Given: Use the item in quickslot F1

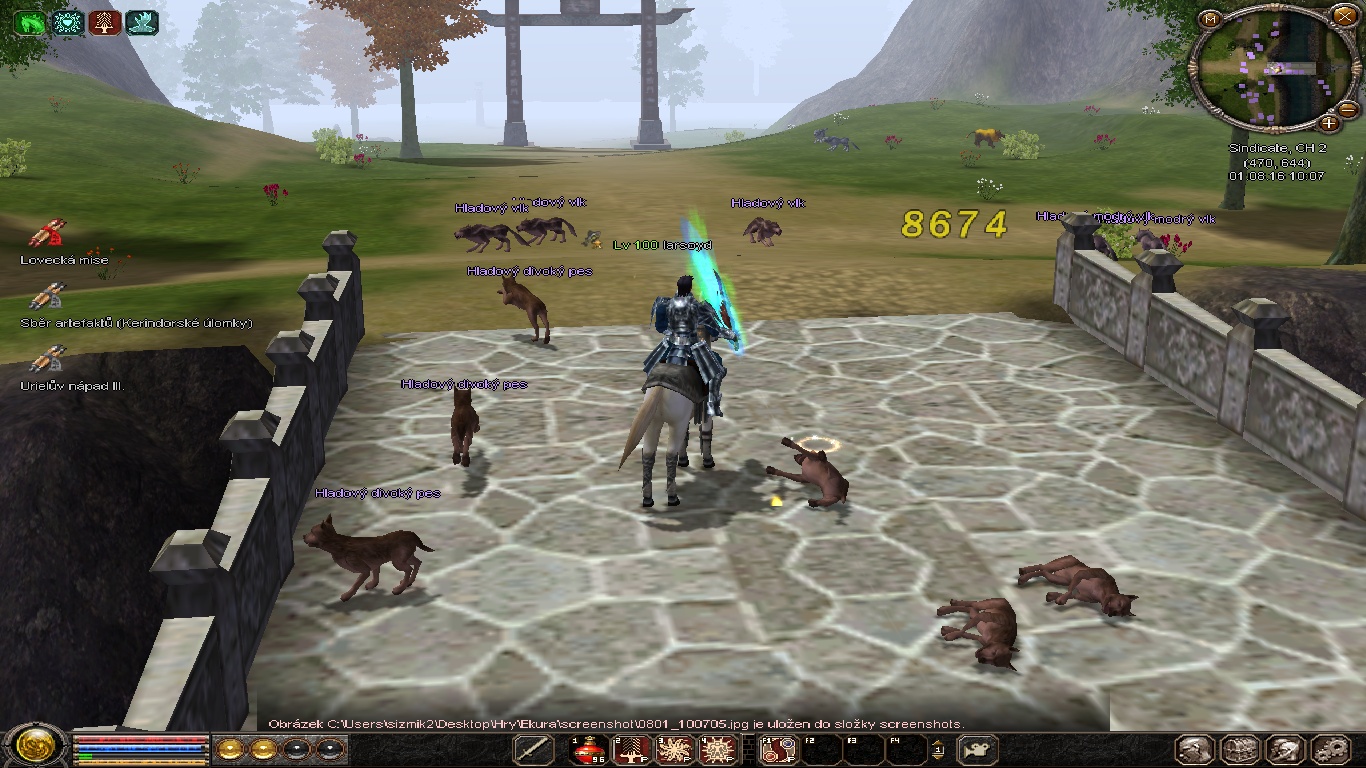Looking at the screenshot, I should 778,749.
